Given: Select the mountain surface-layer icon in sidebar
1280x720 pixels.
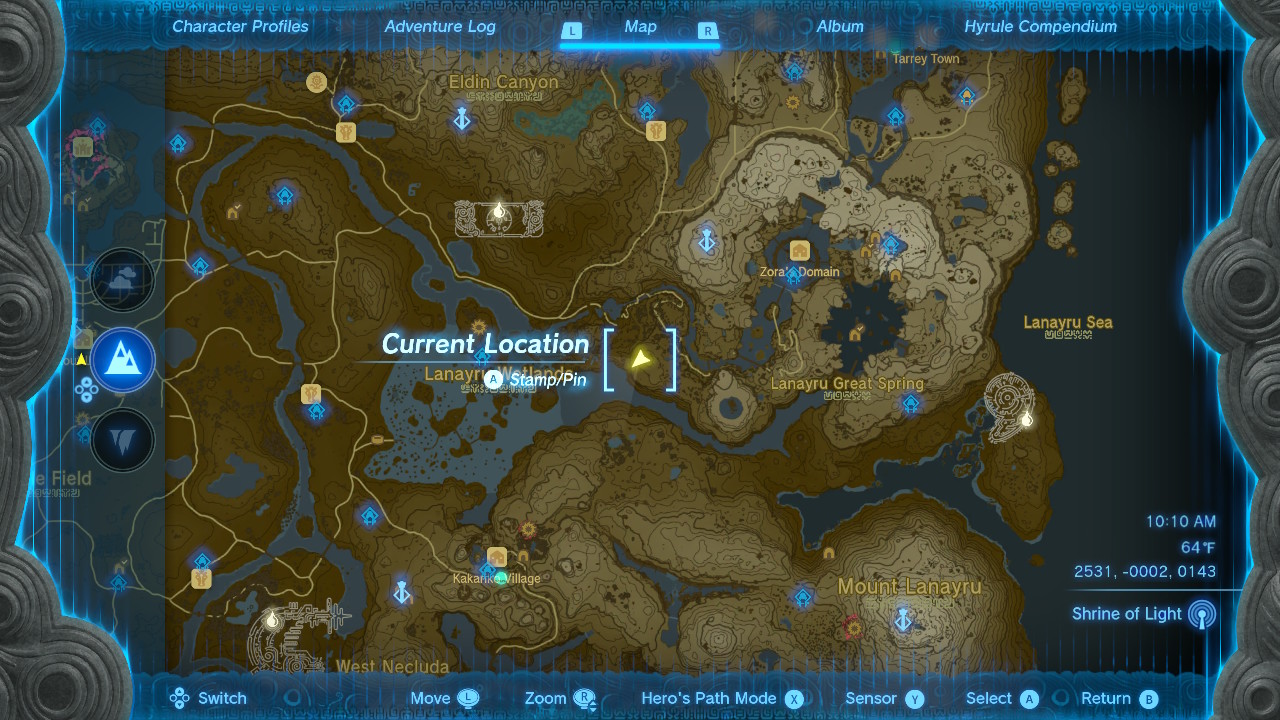Looking at the screenshot, I should pyautogui.click(x=122, y=360).
